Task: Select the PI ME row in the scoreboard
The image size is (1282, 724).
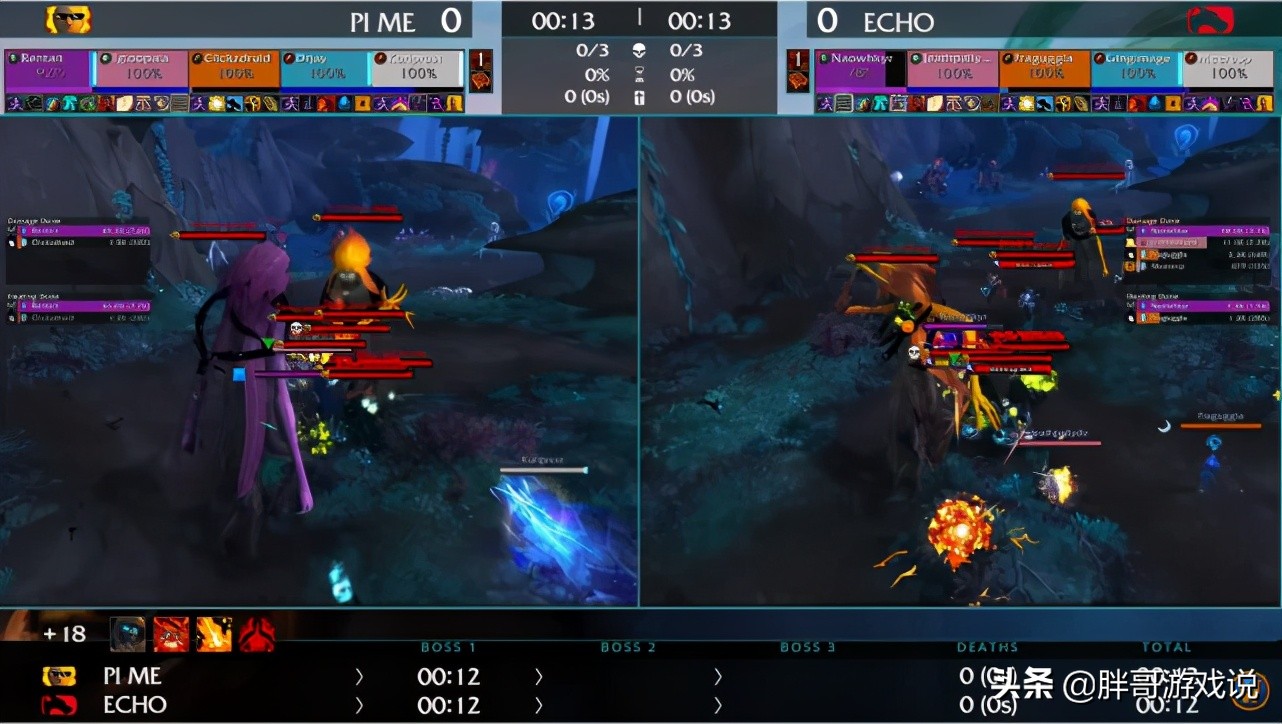Action: pos(132,677)
